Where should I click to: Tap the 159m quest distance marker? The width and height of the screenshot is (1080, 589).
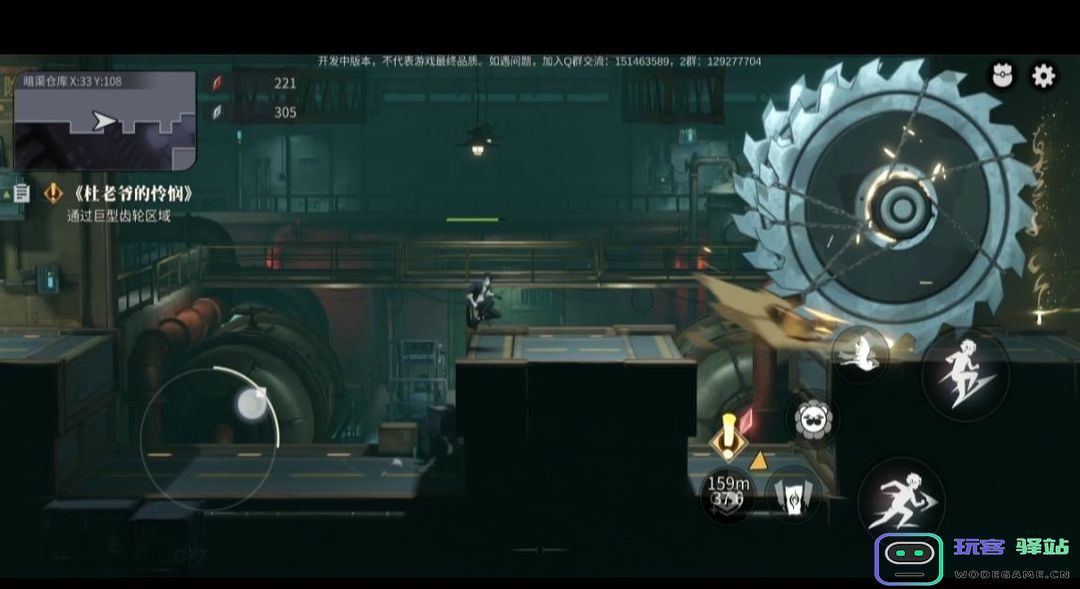coord(728,491)
